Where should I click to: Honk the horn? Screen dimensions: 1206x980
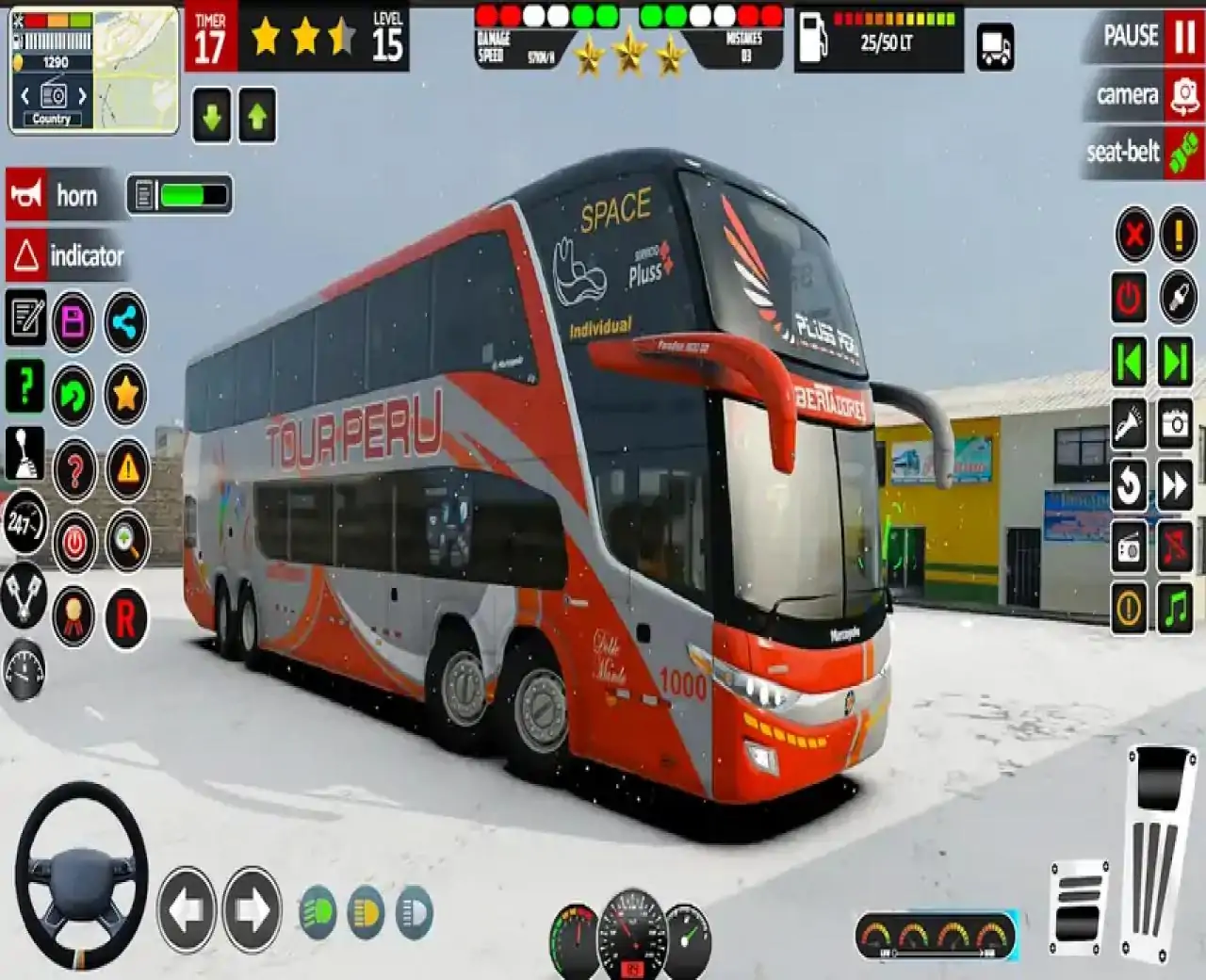tap(26, 195)
